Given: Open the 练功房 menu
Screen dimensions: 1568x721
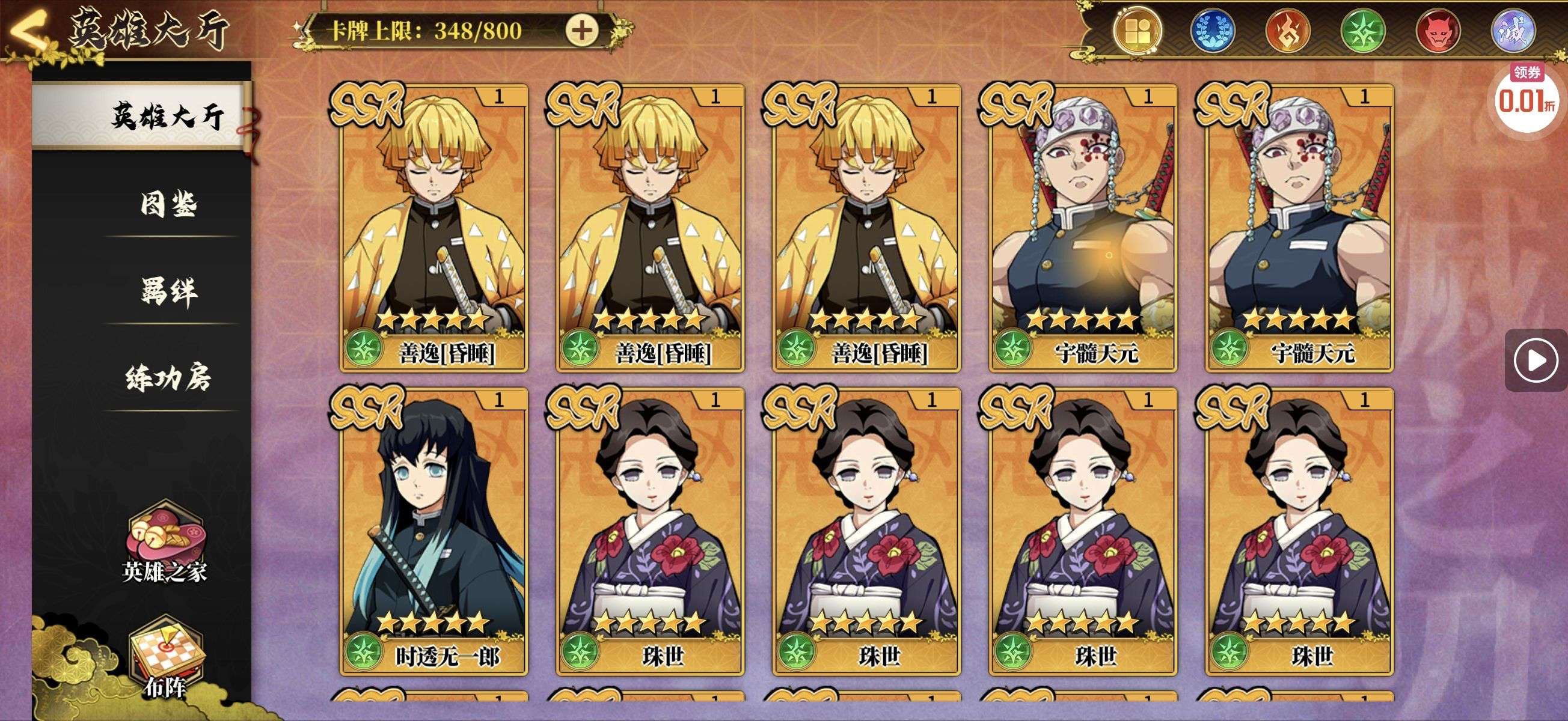Looking at the screenshot, I should click(x=168, y=378).
